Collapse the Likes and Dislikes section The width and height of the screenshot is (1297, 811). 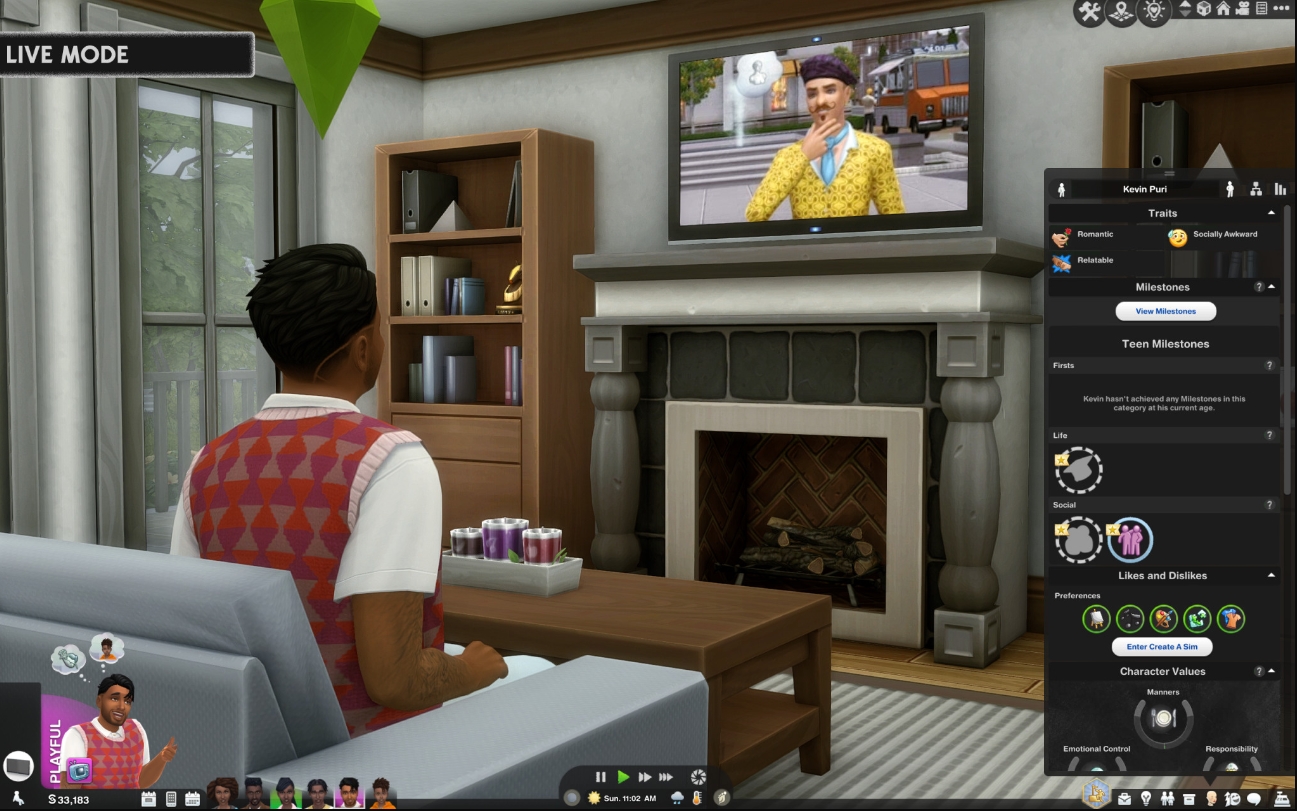[x=1271, y=576]
